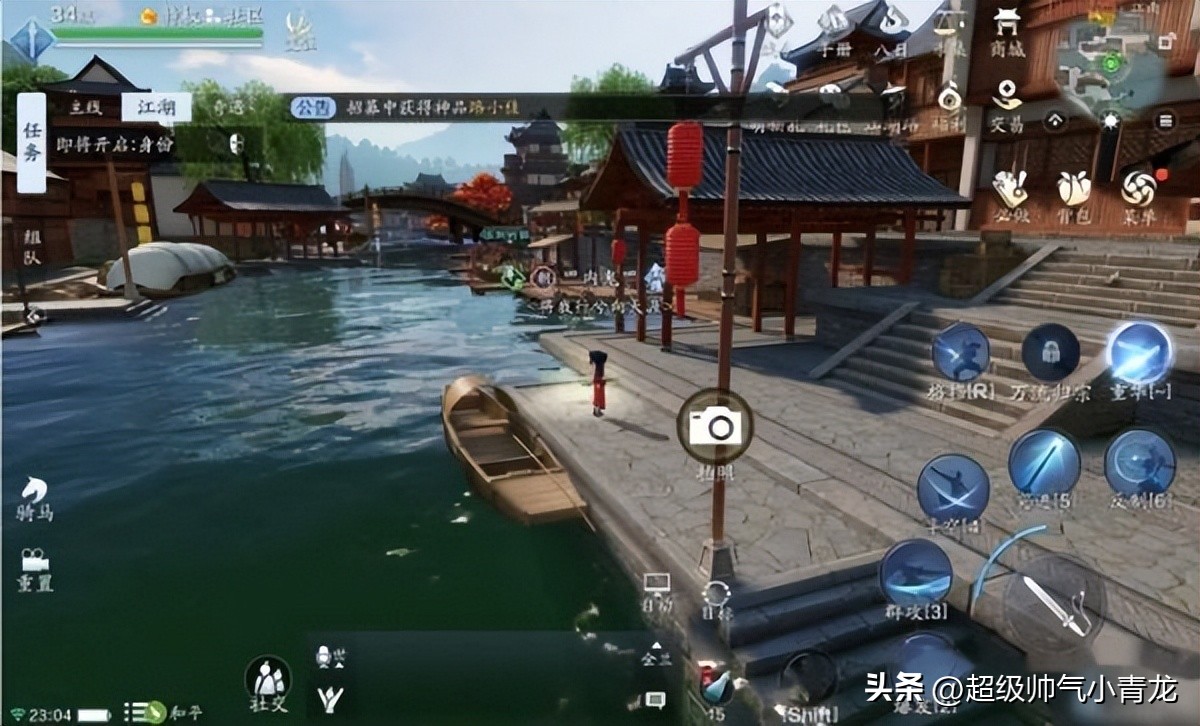The image size is (1200, 726).
Task: Switch to the 主线 quest tab
Action: (87, 108)
